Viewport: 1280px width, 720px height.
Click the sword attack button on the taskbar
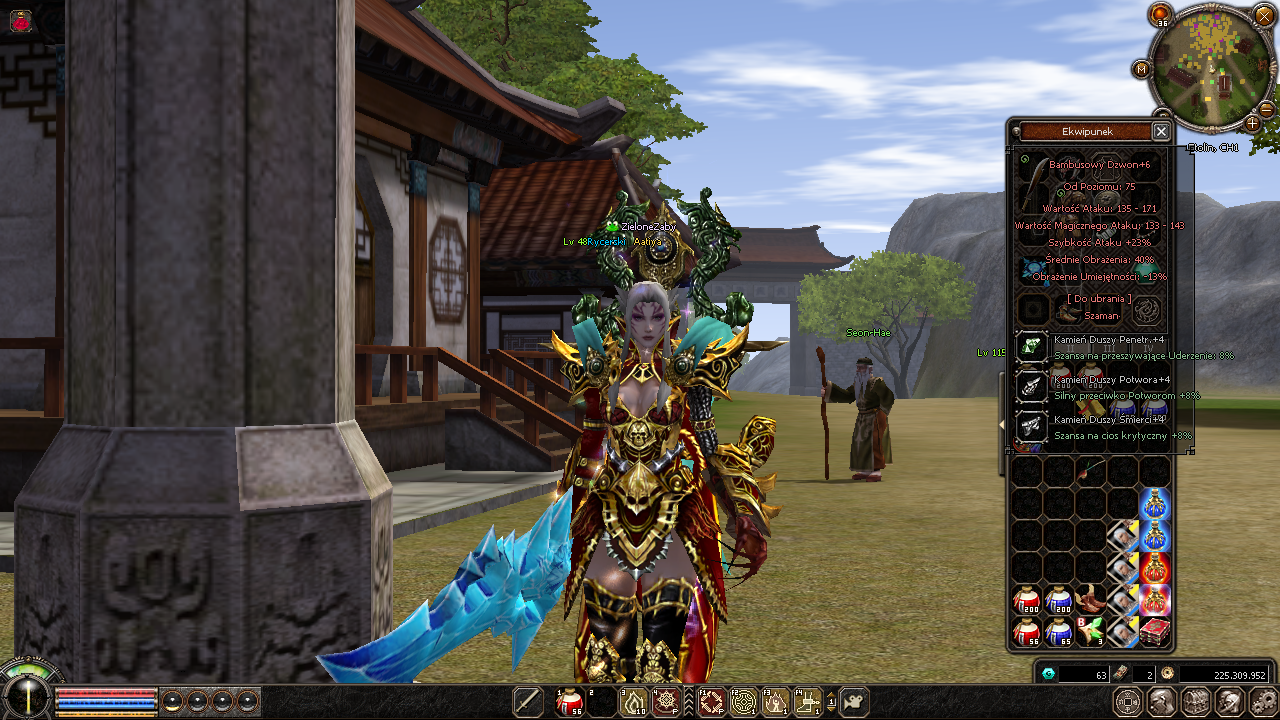tap(528, 702)
